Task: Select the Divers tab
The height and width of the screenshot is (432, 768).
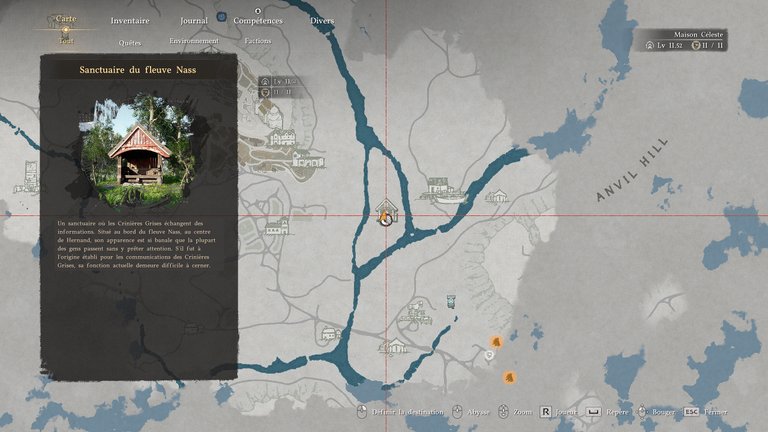Action: 322,20
